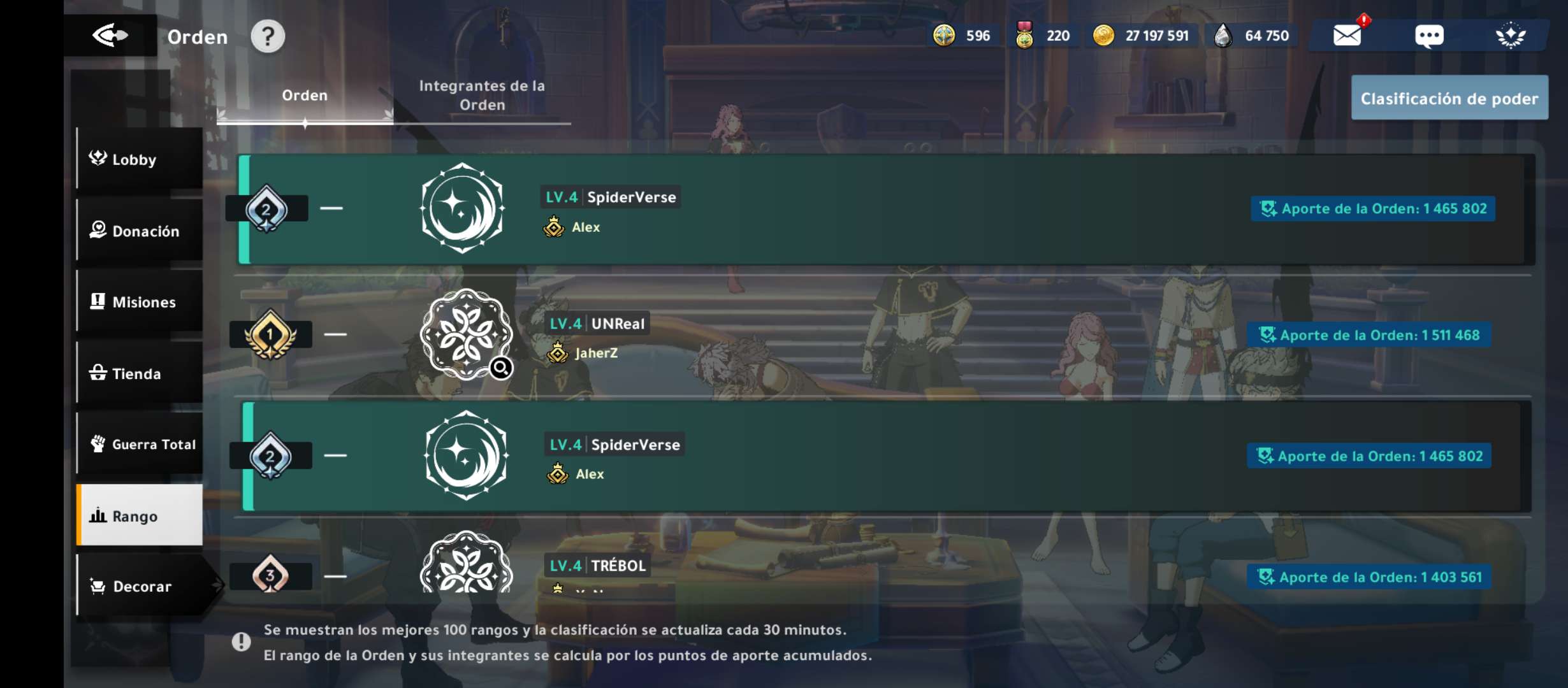Show Clasificación de poder ranking
Image resolution: width=1568 pixels, height=688 pixels.
click(1449, 98)
